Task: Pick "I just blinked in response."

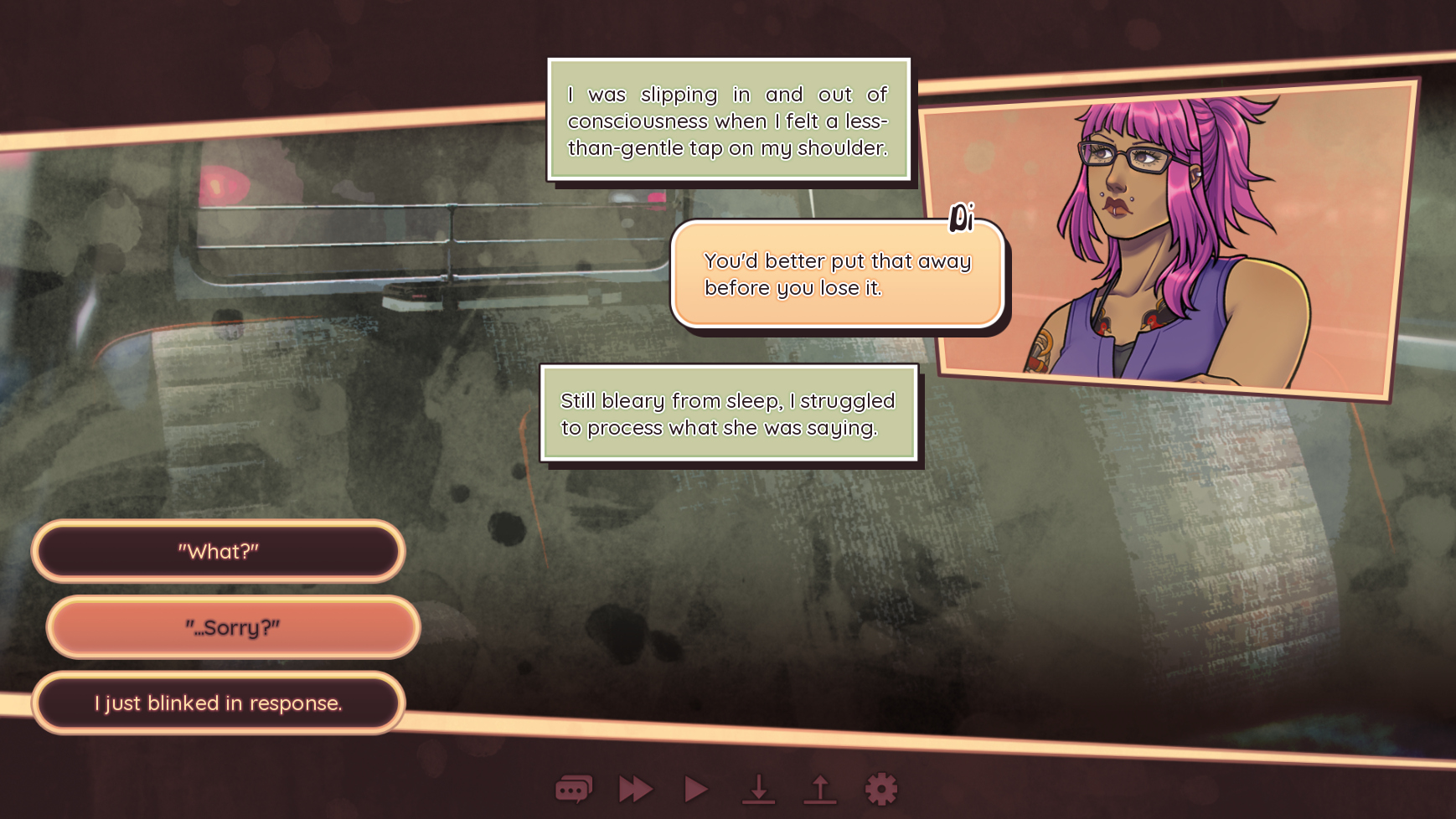Action: [x=218, y=703]
